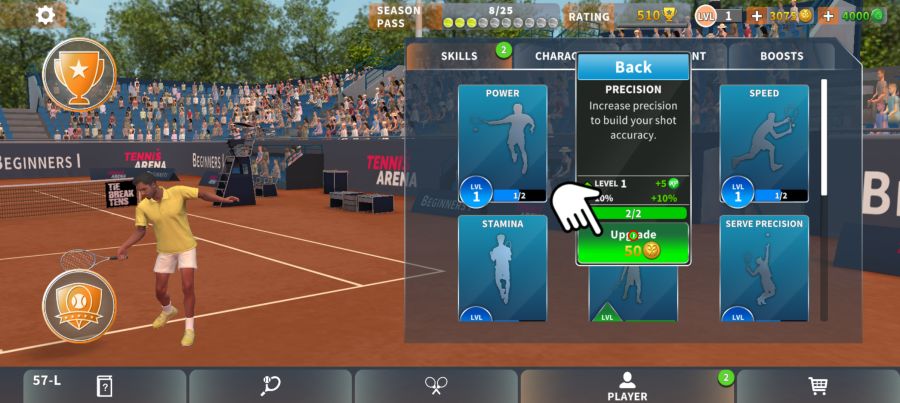Open the Season Pass progress bar

point(500,16)
